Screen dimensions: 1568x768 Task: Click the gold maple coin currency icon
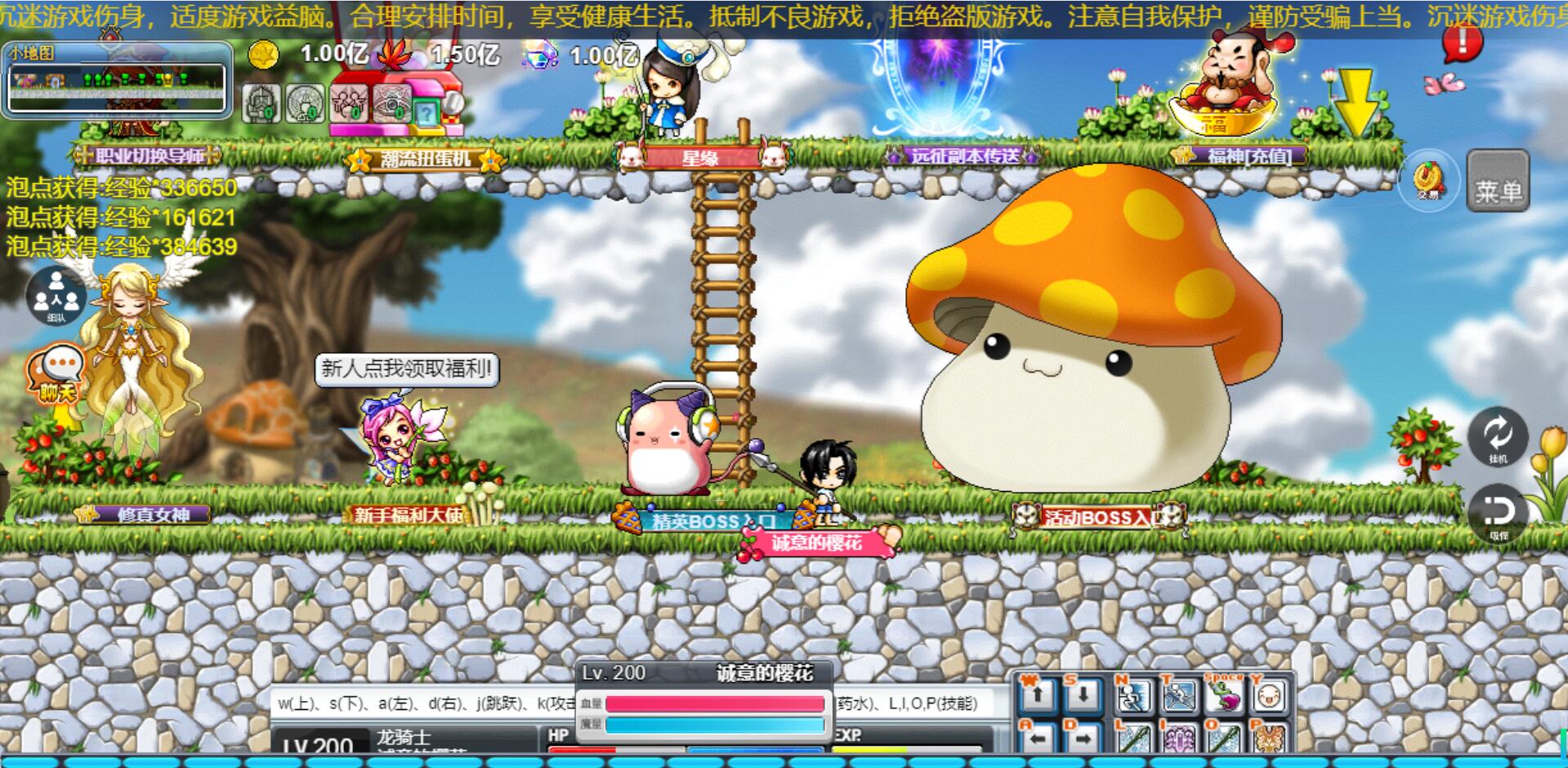point(263,56)
